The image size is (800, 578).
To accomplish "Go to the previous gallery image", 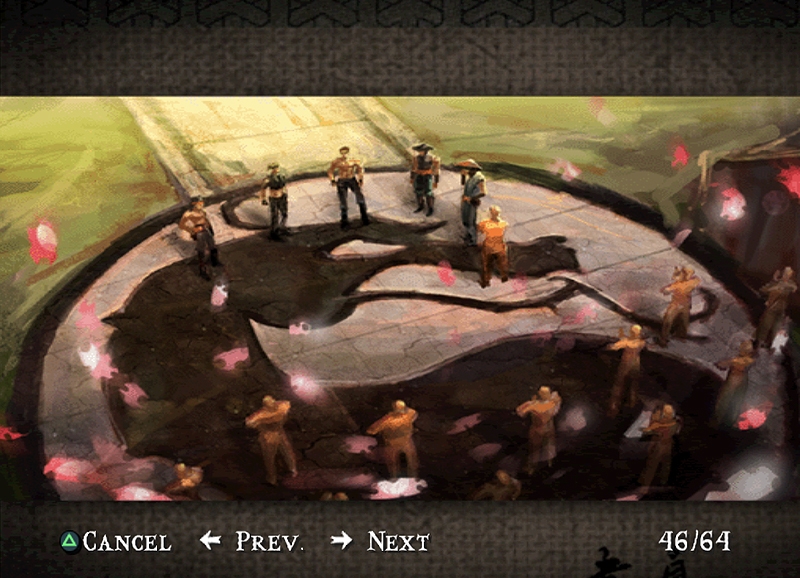I will (x=253, y=542).
